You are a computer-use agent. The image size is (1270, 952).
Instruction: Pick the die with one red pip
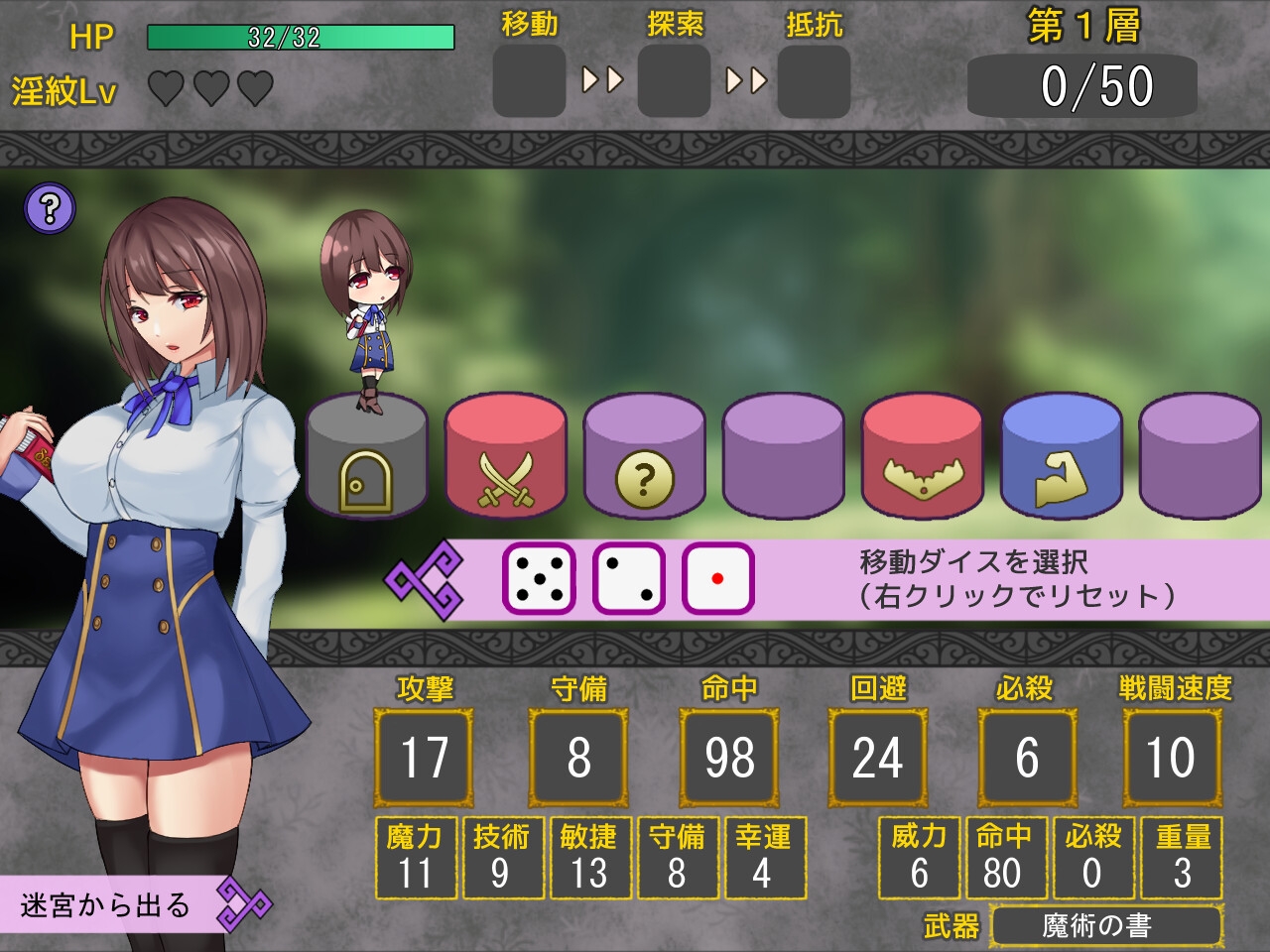point(717,578)
